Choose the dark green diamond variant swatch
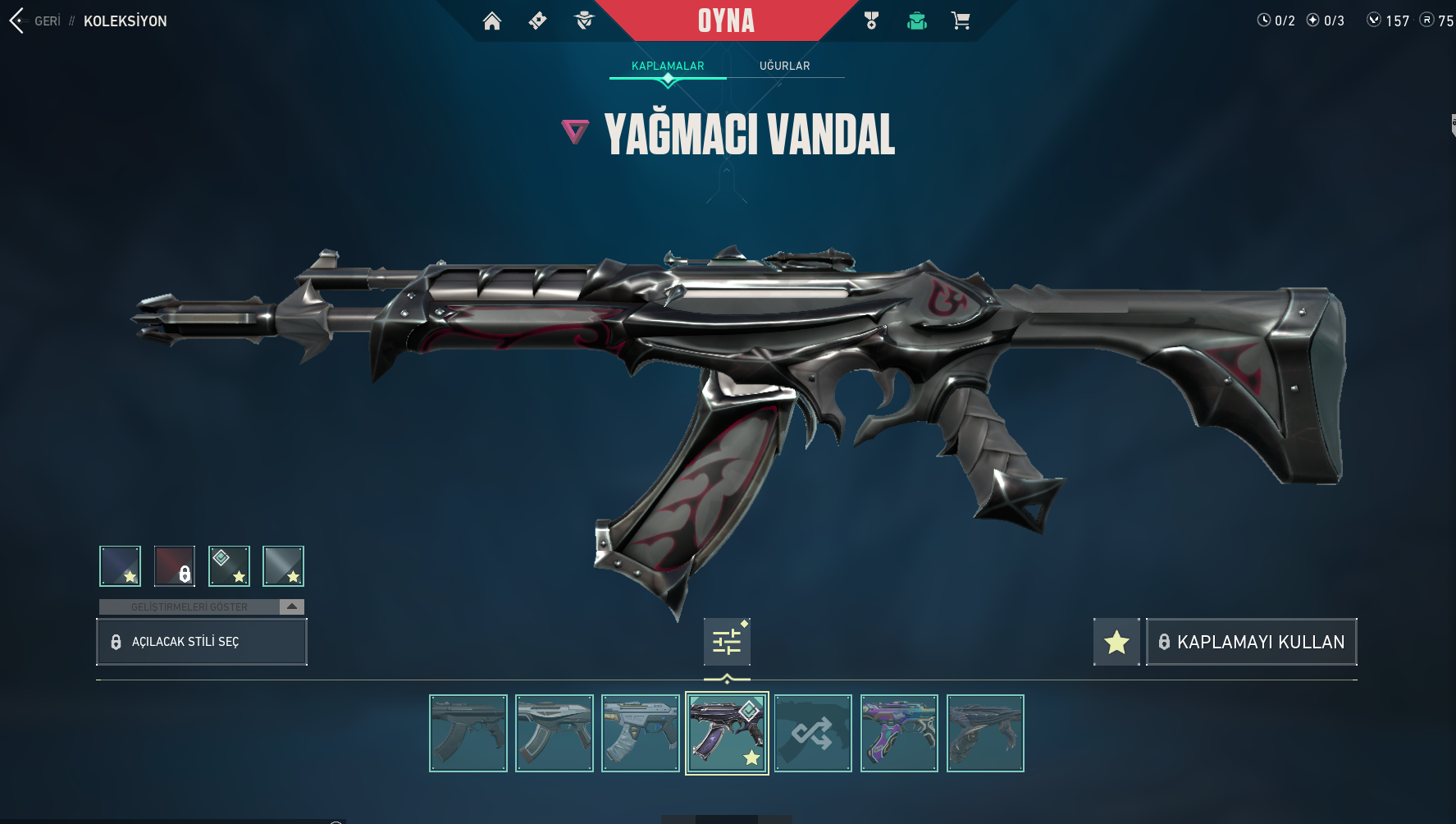 click(x=229, y=565)
